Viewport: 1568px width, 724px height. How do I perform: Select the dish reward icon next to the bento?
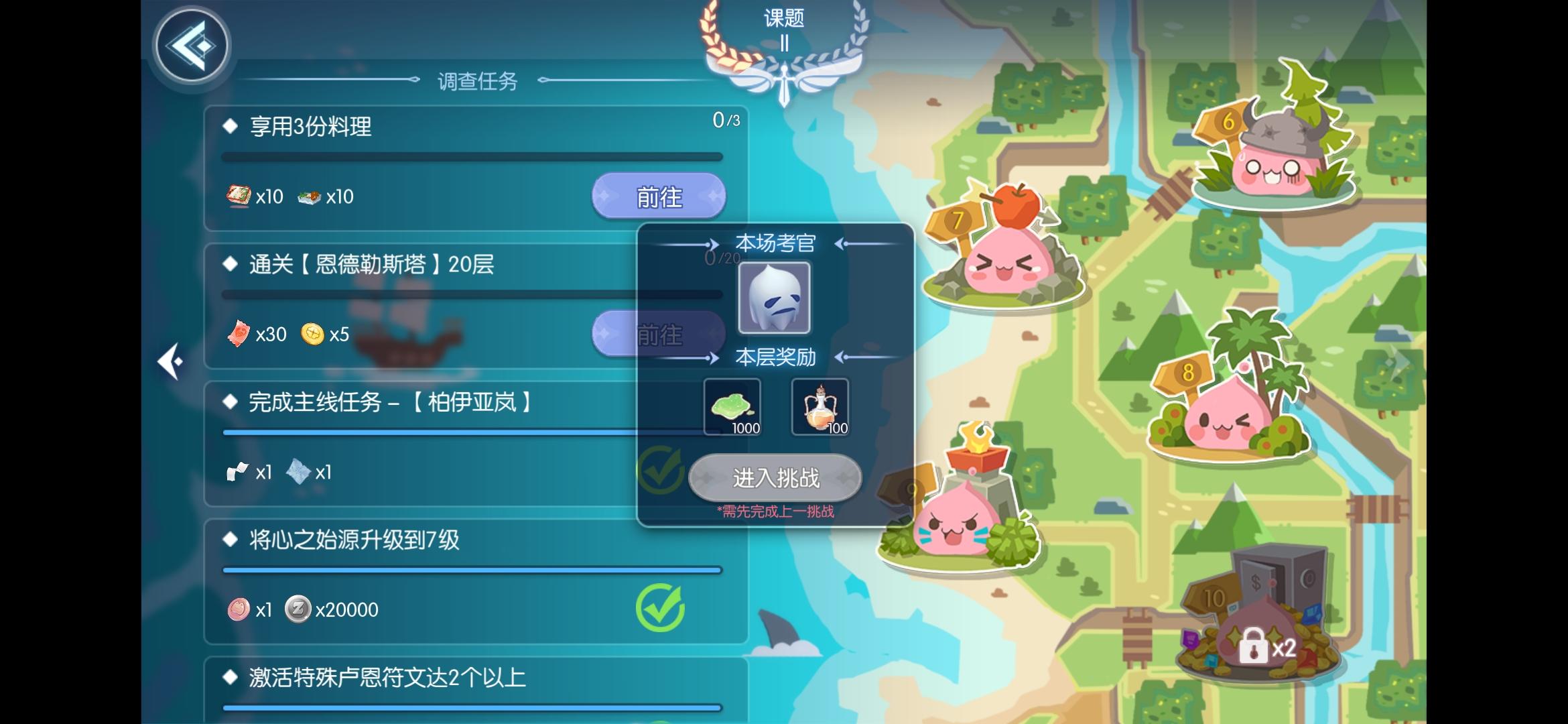(x=310, y=196)
